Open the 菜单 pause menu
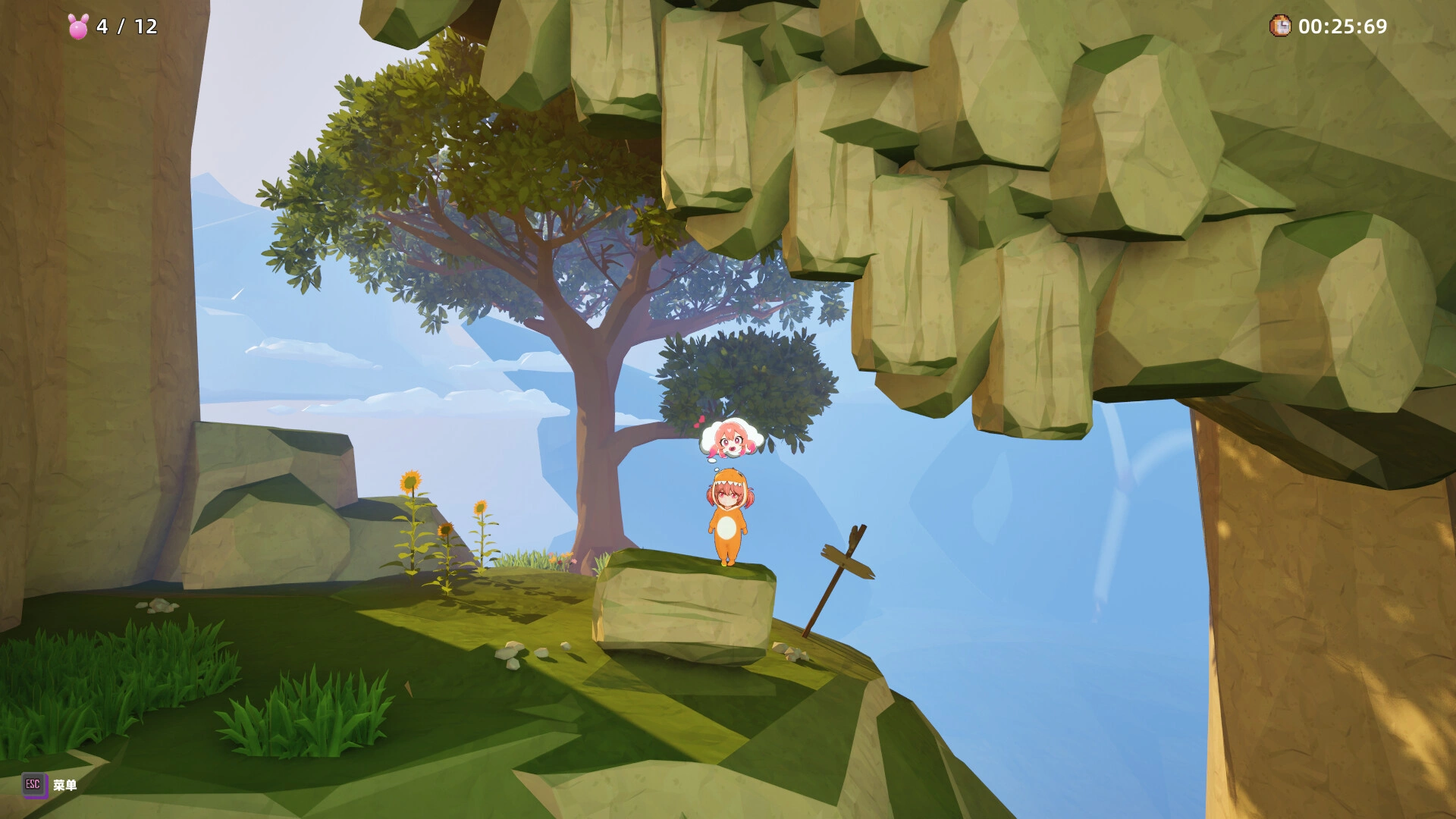1456x819 pixels. 64,786
